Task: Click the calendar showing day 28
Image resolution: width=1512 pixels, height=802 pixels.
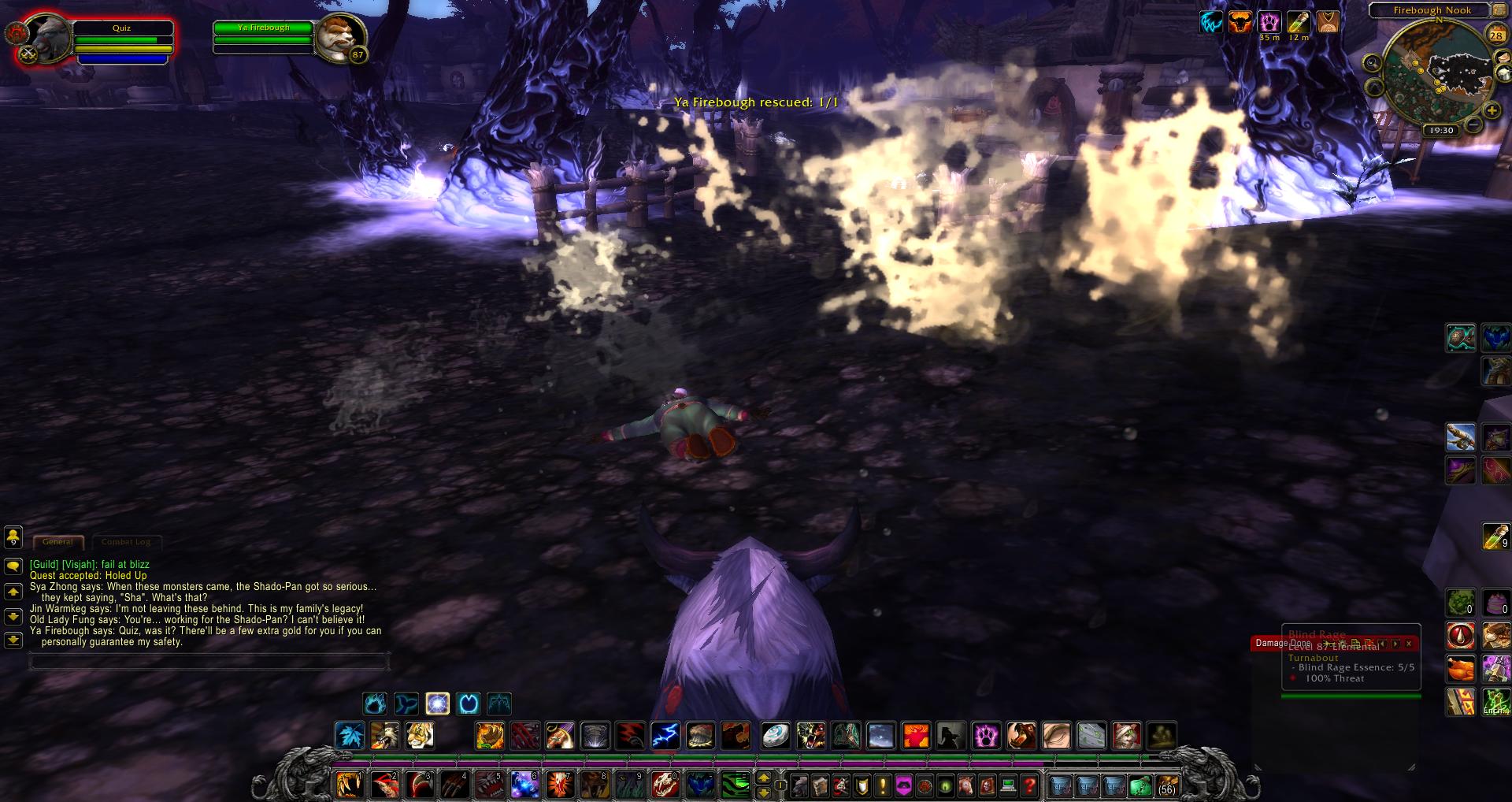Action: [1497, 35]
